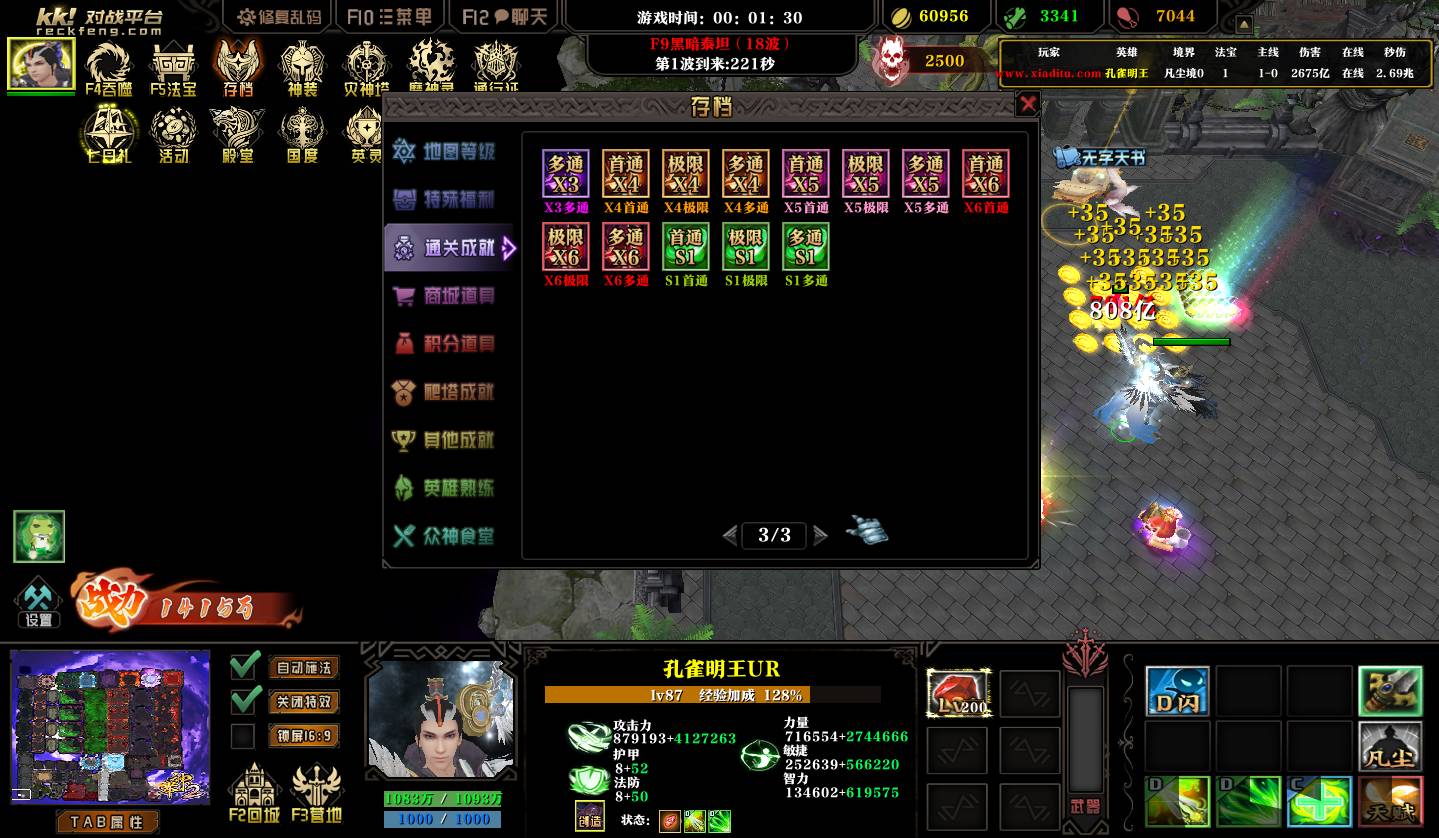Open the 神装 divine gear menu
Viewport: 1439px width, 838px height.
pyautogui.click(x=302, y=68)
